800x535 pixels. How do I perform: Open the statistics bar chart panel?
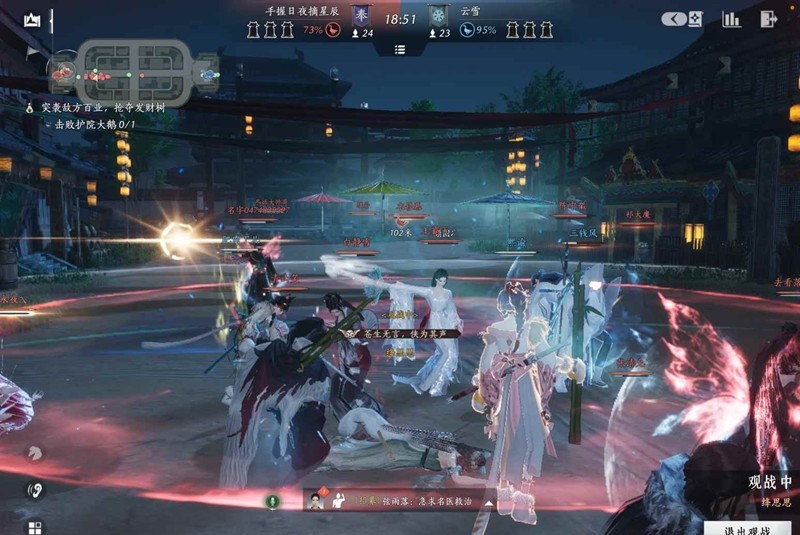pyautogui.click(x=732, y=19)
